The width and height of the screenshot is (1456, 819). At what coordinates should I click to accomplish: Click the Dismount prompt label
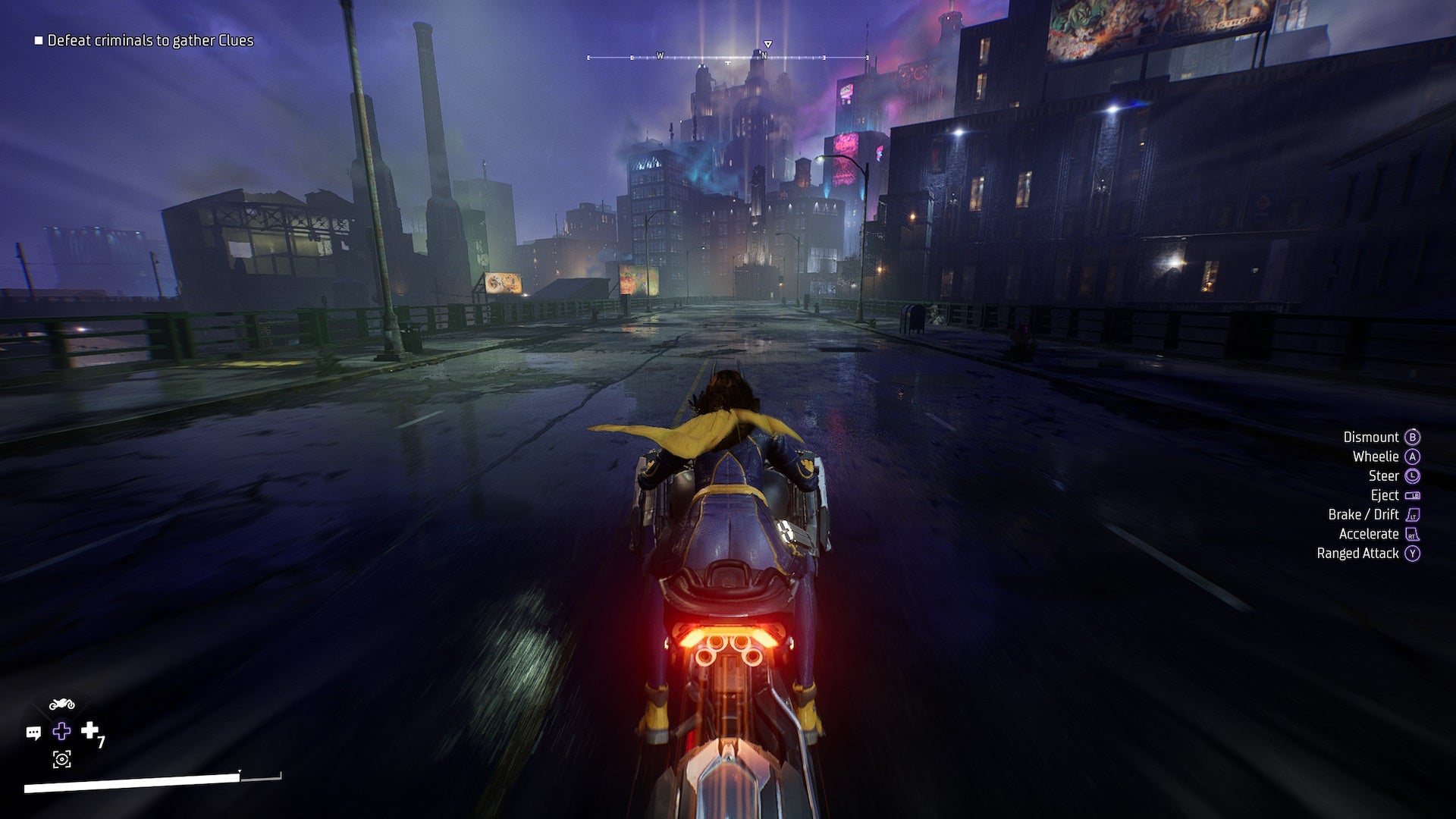coord(1371,438)
